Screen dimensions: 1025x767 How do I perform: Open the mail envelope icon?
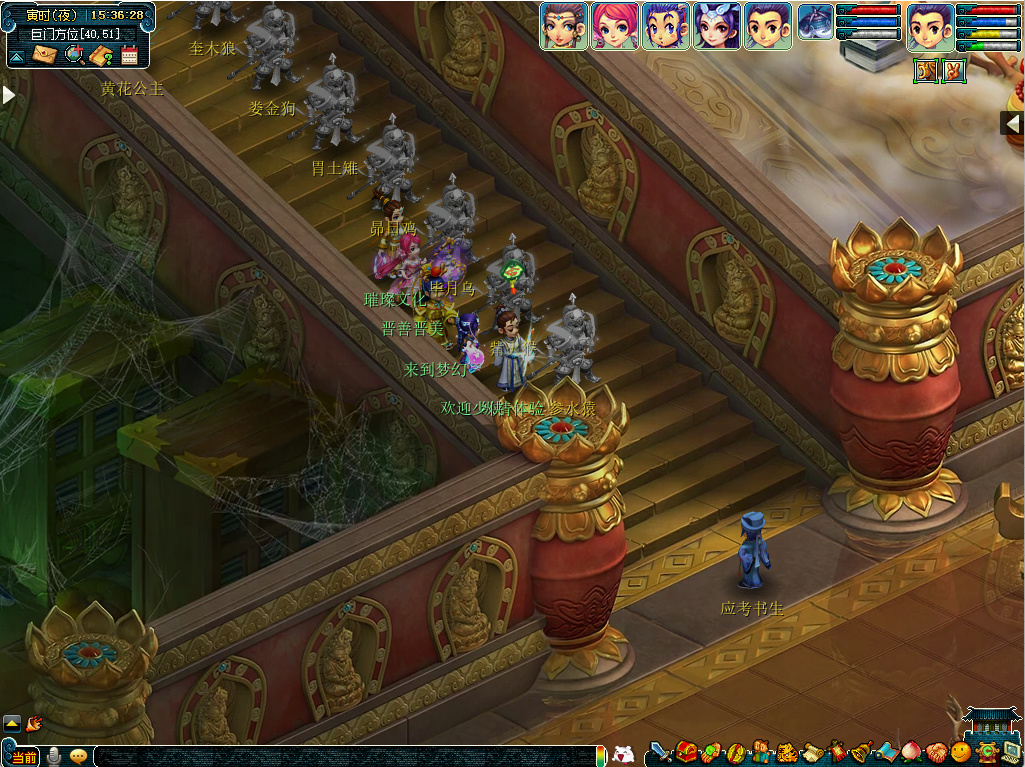[x=45, y=55]
